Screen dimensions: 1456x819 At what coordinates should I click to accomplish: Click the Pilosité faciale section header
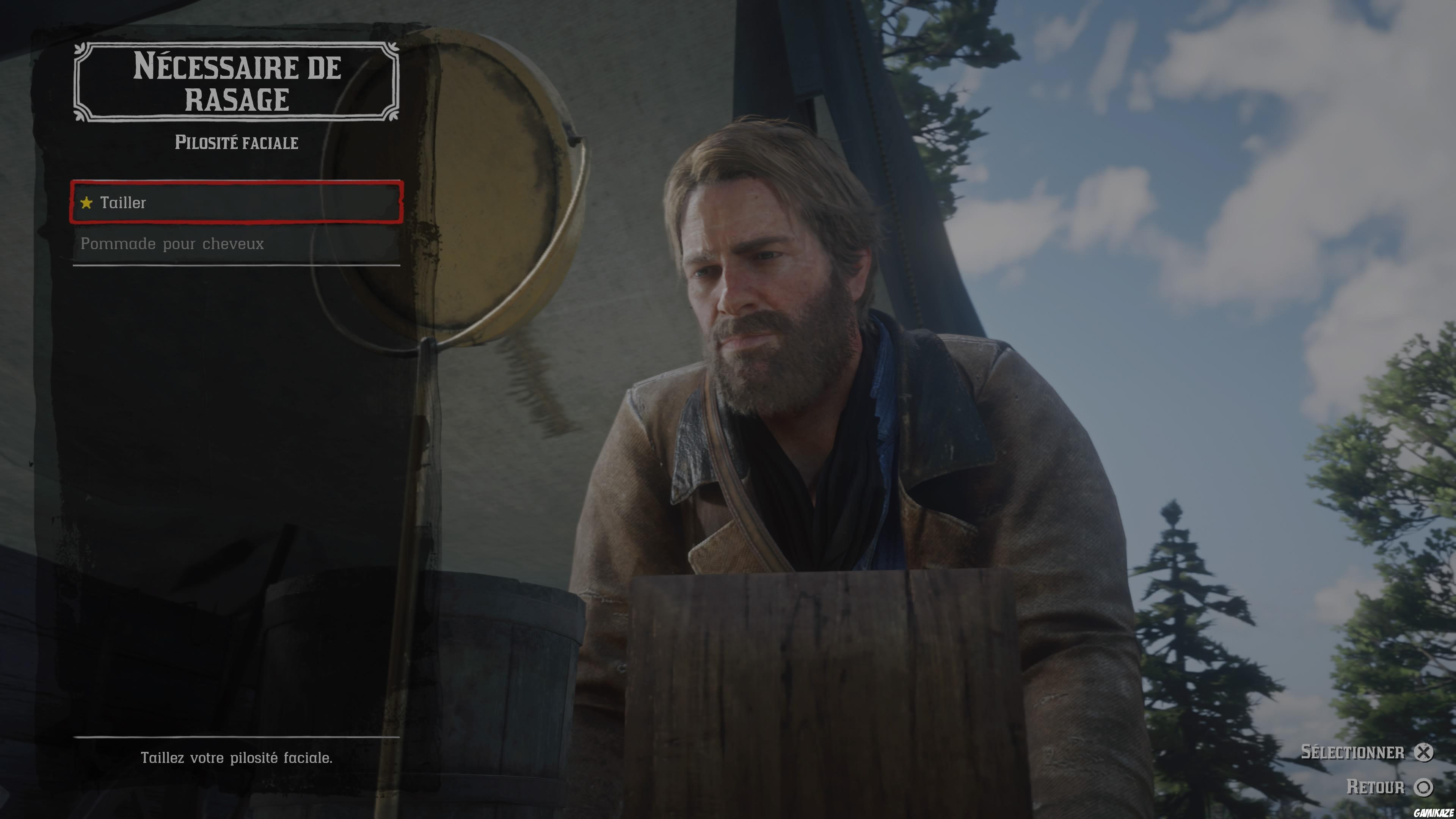pyautogui.click(x=236, y=143)
